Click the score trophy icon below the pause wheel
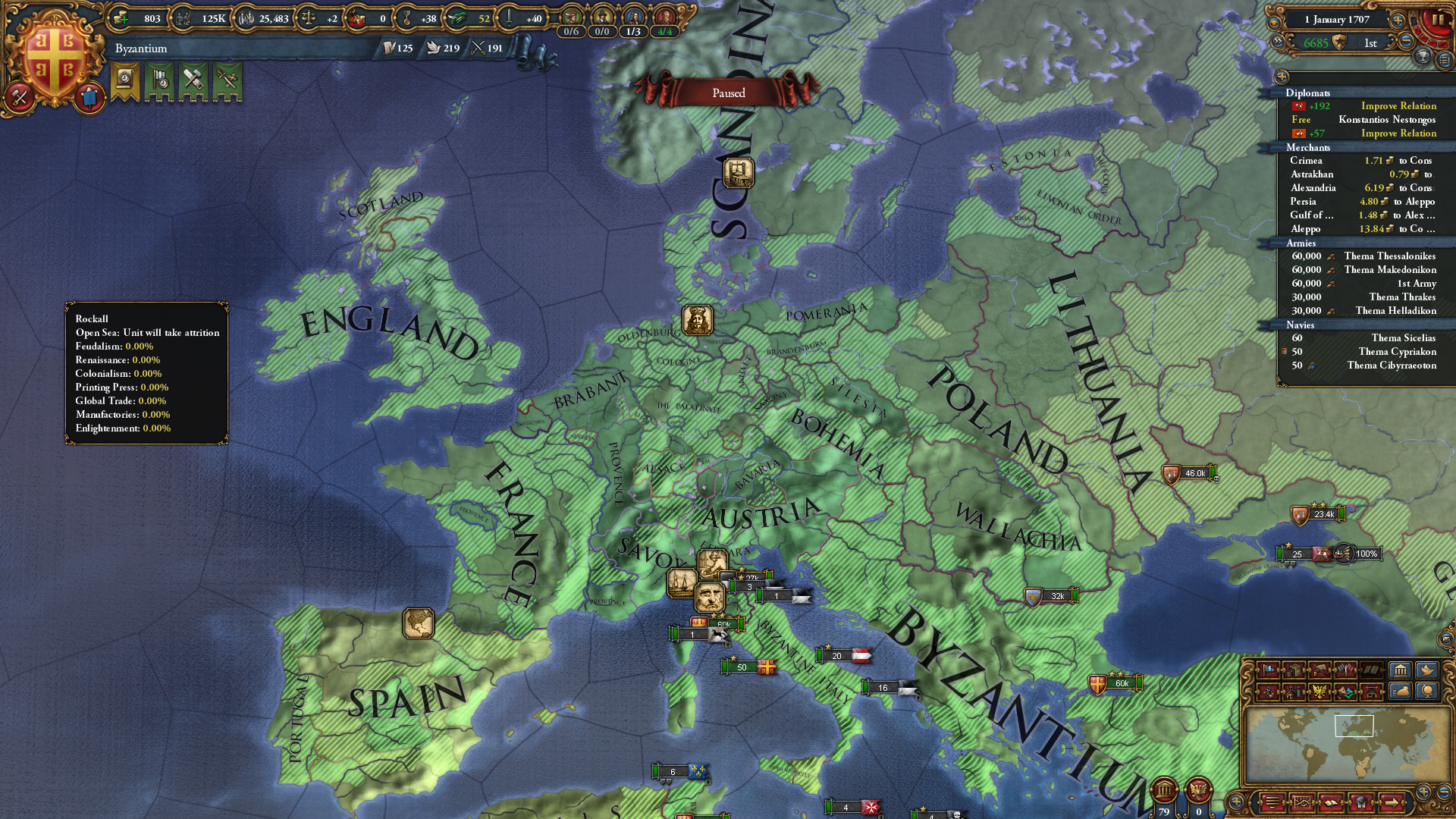 pyautogui.click(x=1423, y=58)
